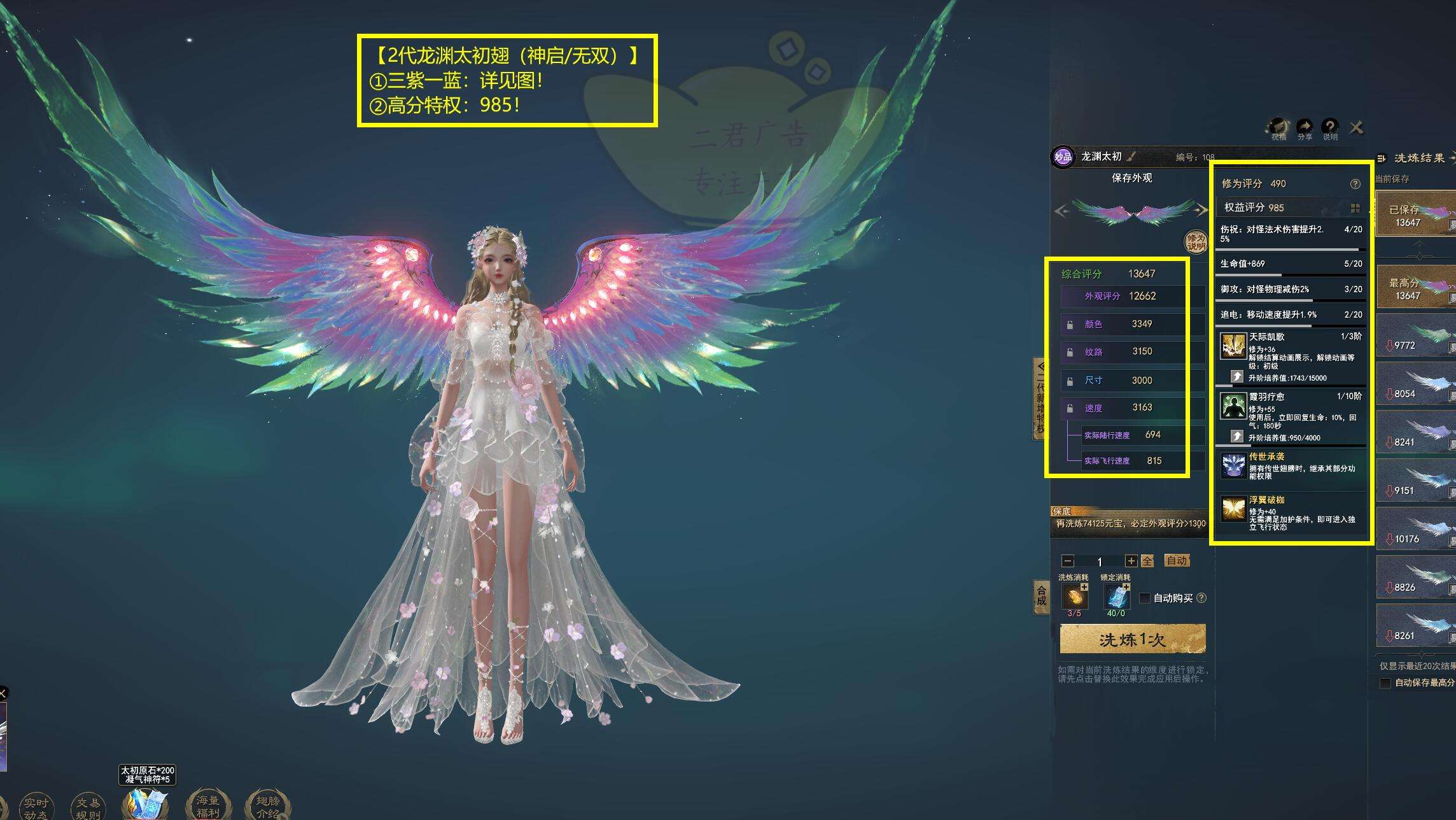
Task: Open the 翅膀介绍 wing introduction button
Action: (x=267, y=806)
